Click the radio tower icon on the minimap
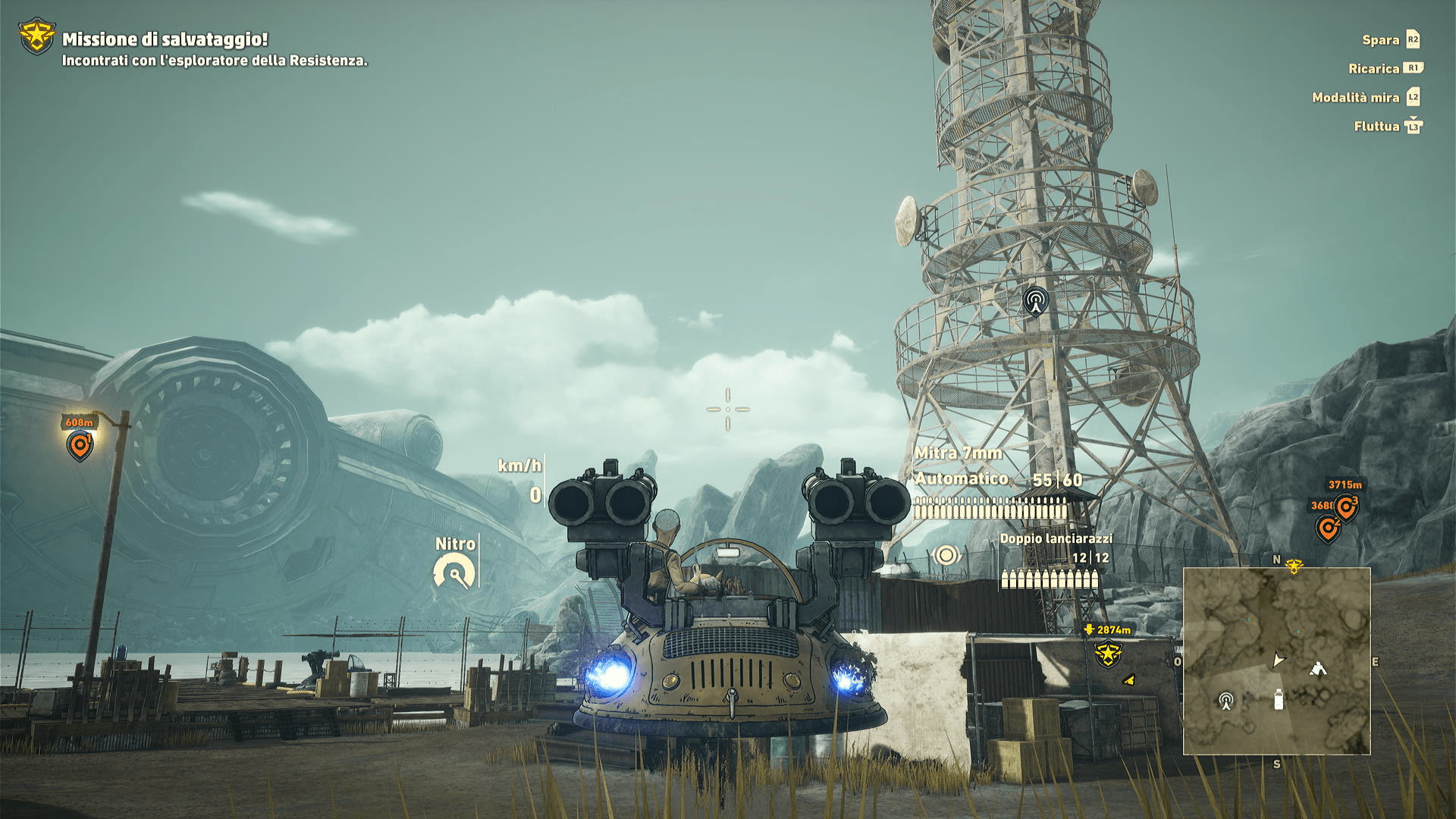 tap(1225, 700)
